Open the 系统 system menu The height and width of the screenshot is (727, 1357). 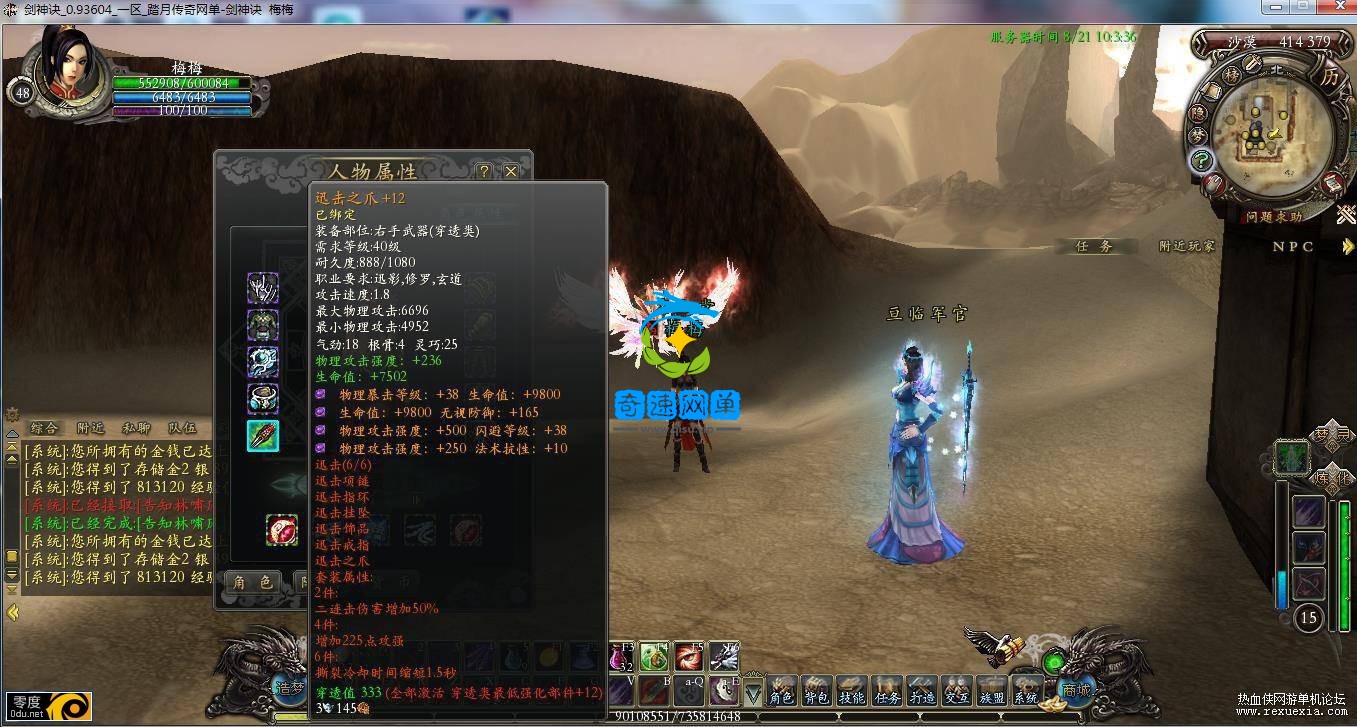1026,690
